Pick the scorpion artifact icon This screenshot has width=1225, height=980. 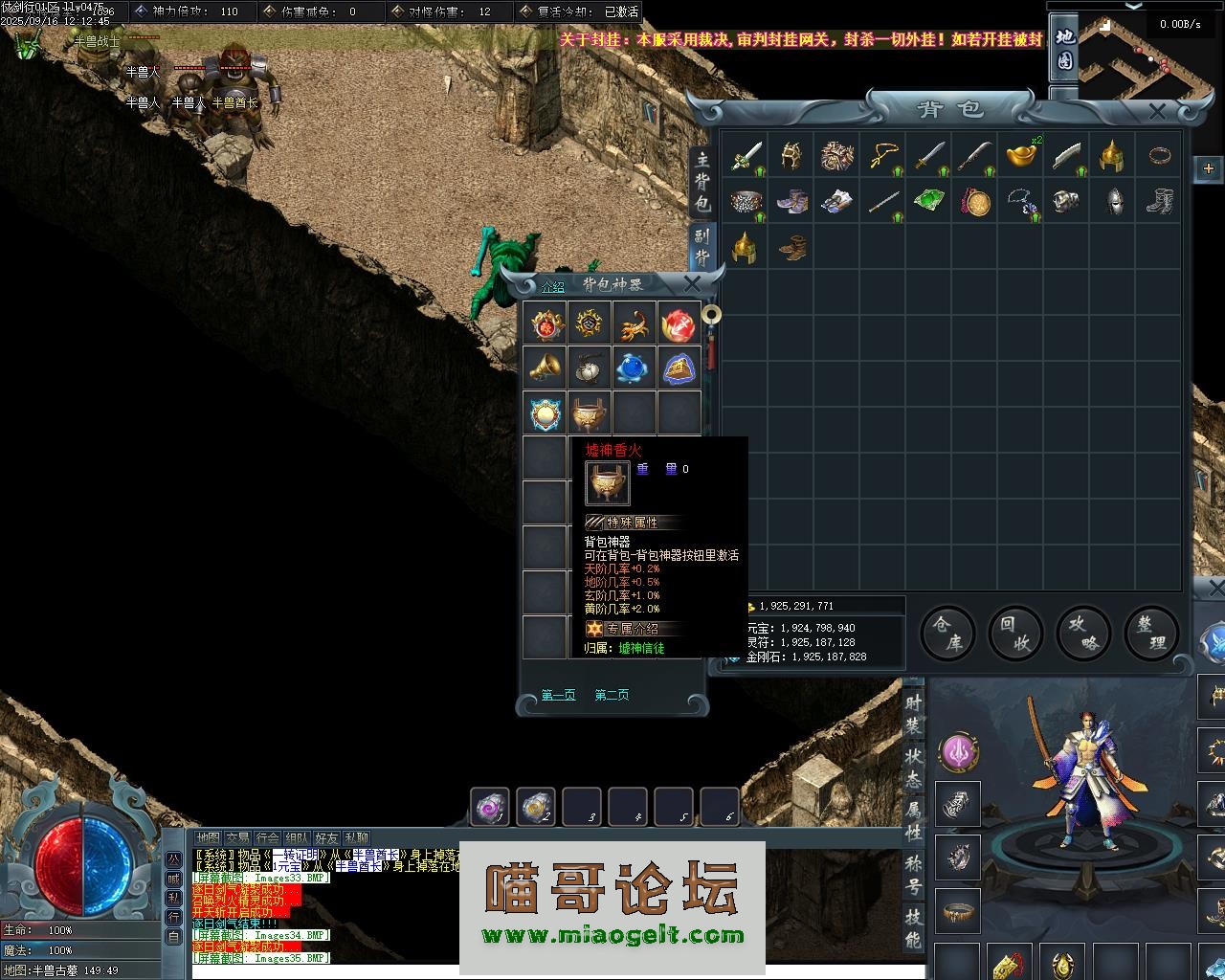[x=635, y=323]
